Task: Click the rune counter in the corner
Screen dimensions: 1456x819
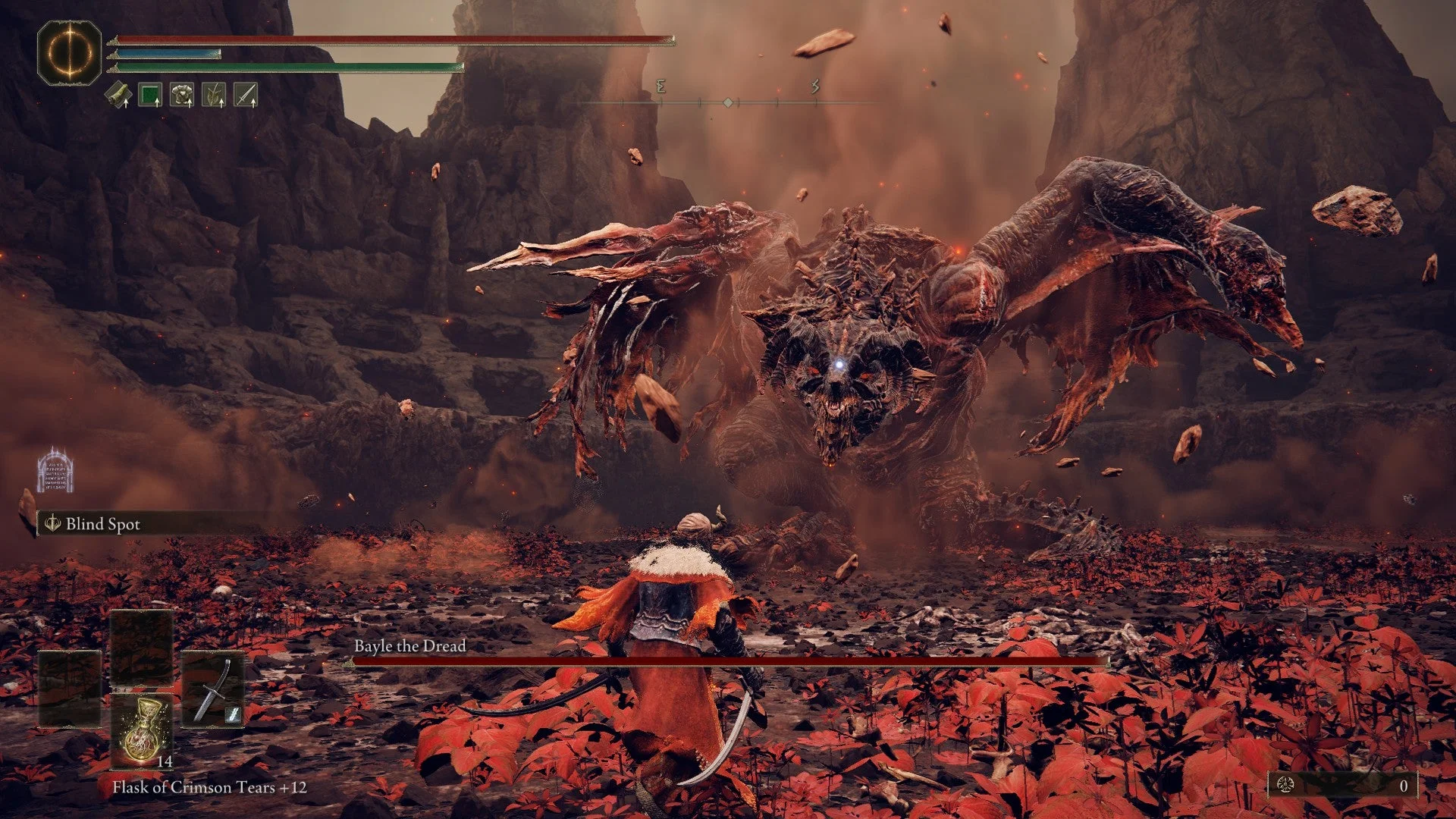Action: (1342, 786)
